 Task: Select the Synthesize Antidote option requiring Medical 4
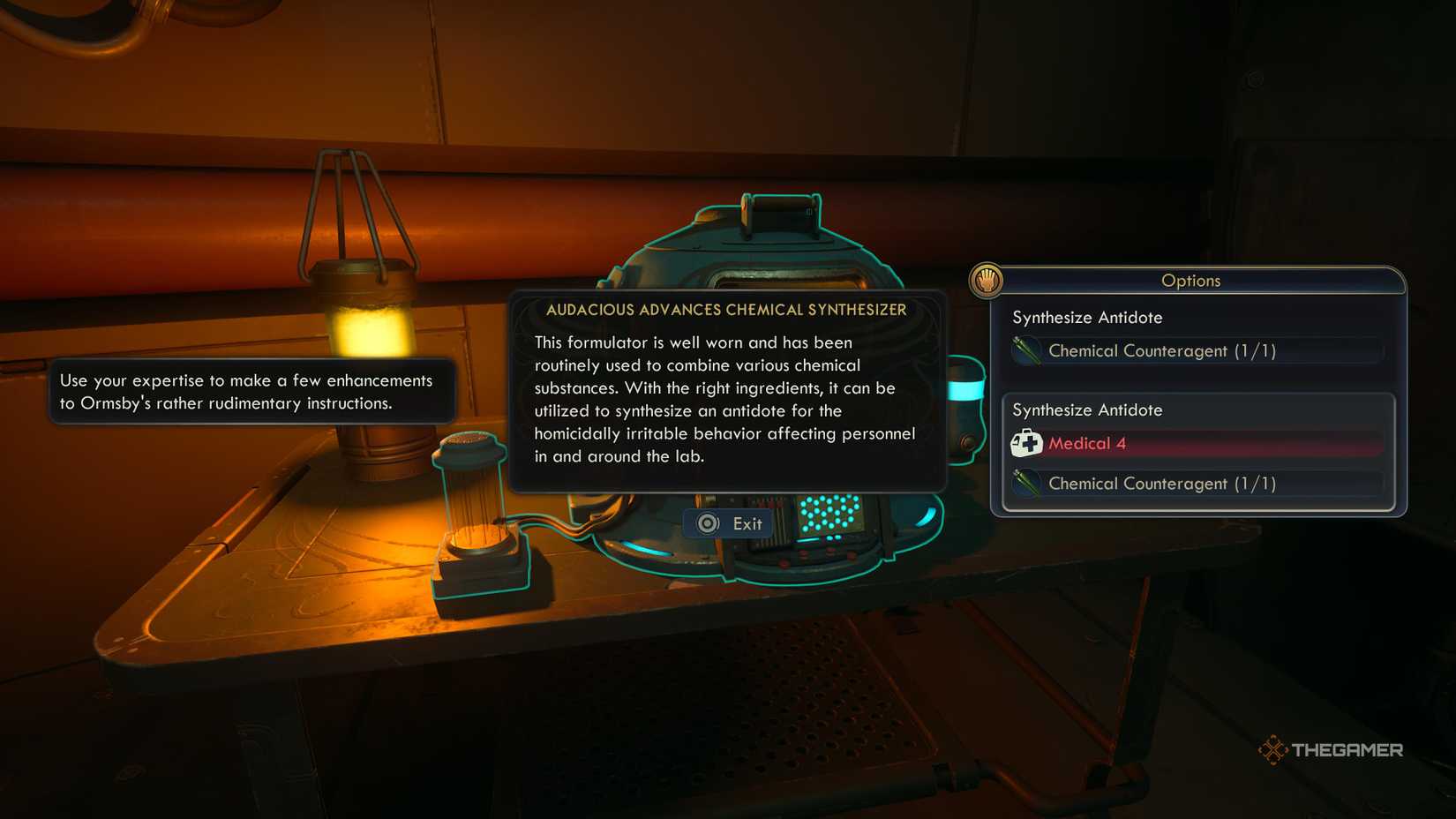point(1087,409)
